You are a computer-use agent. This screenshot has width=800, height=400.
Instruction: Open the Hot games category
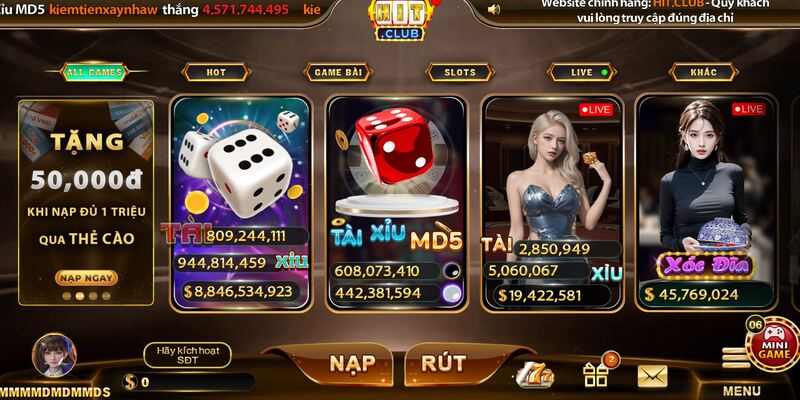tap(215, 72)
